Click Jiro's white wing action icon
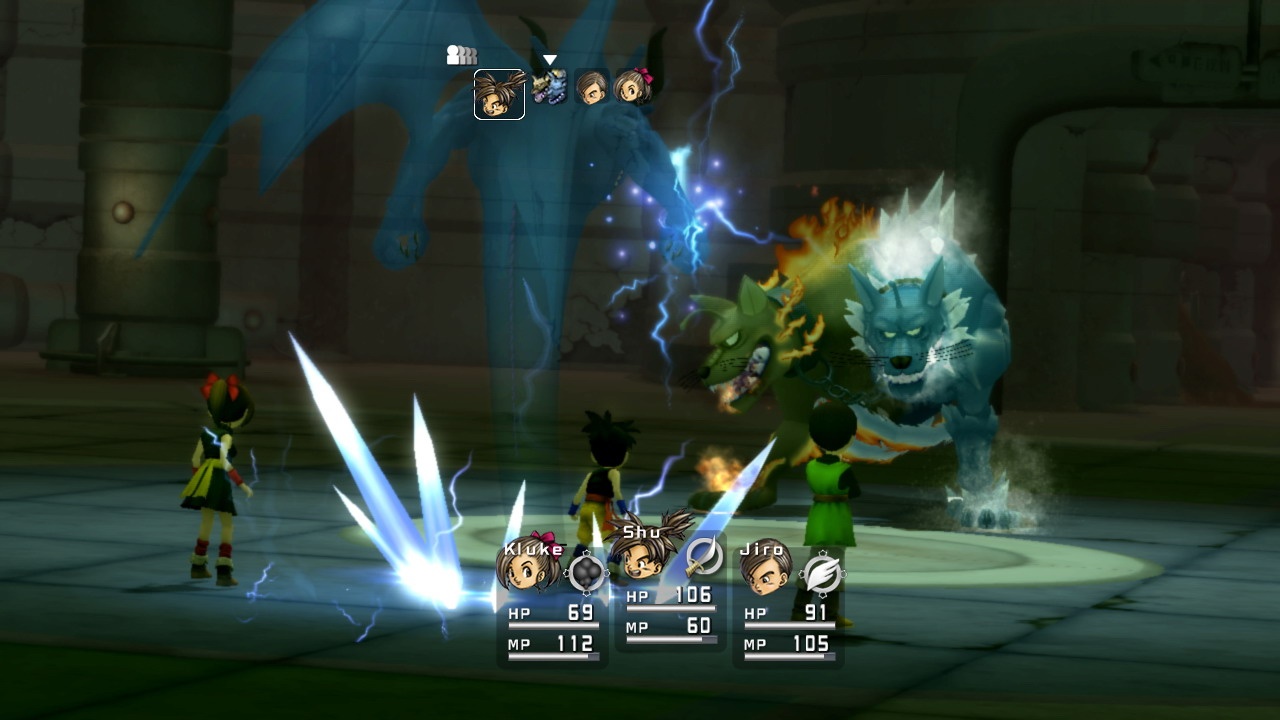 pyautogui.click(x=822, y=573)
